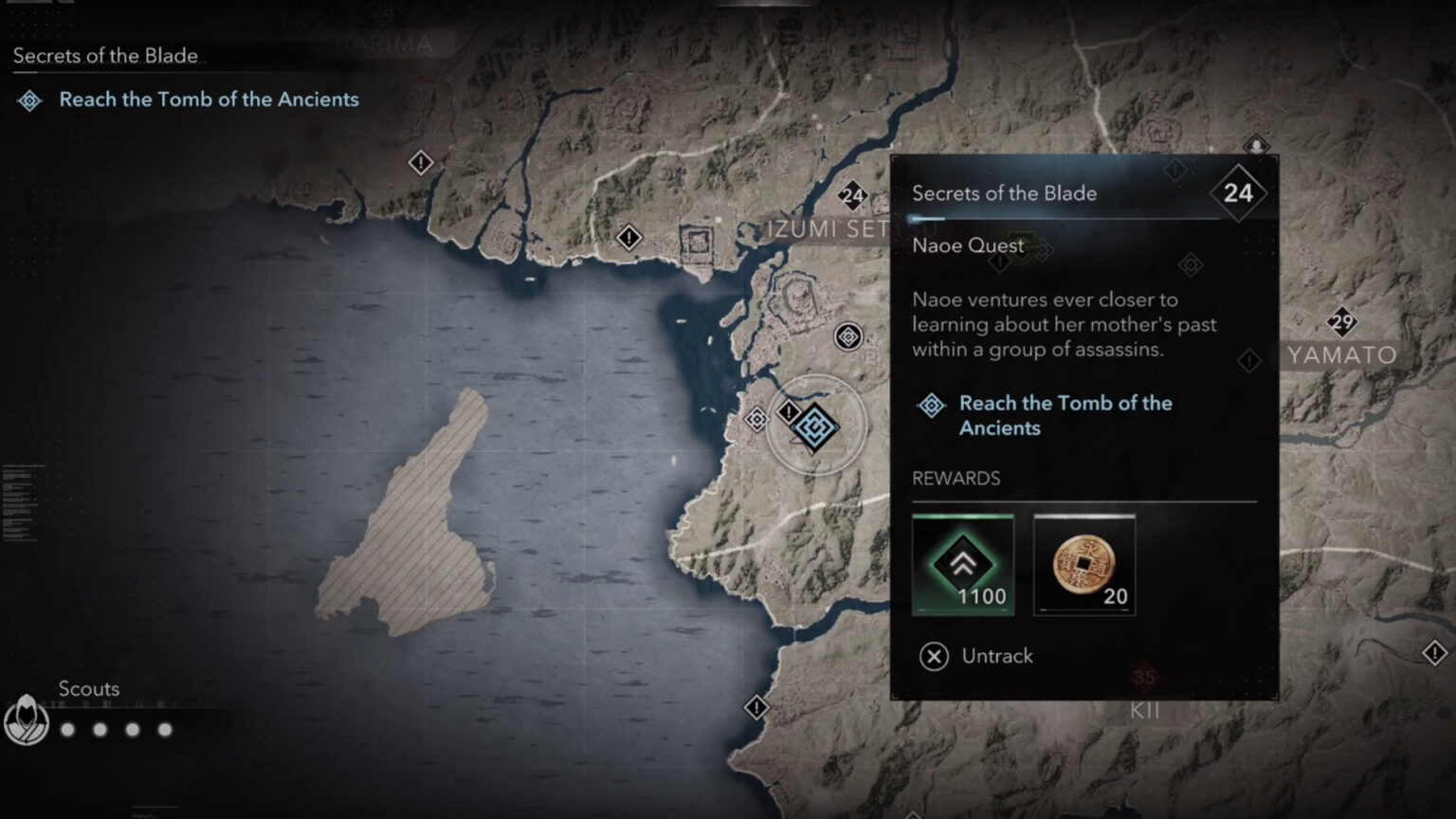Viewport: 1456px width, 819px height.
Task: Click the Untrack button
Action: 997,656
